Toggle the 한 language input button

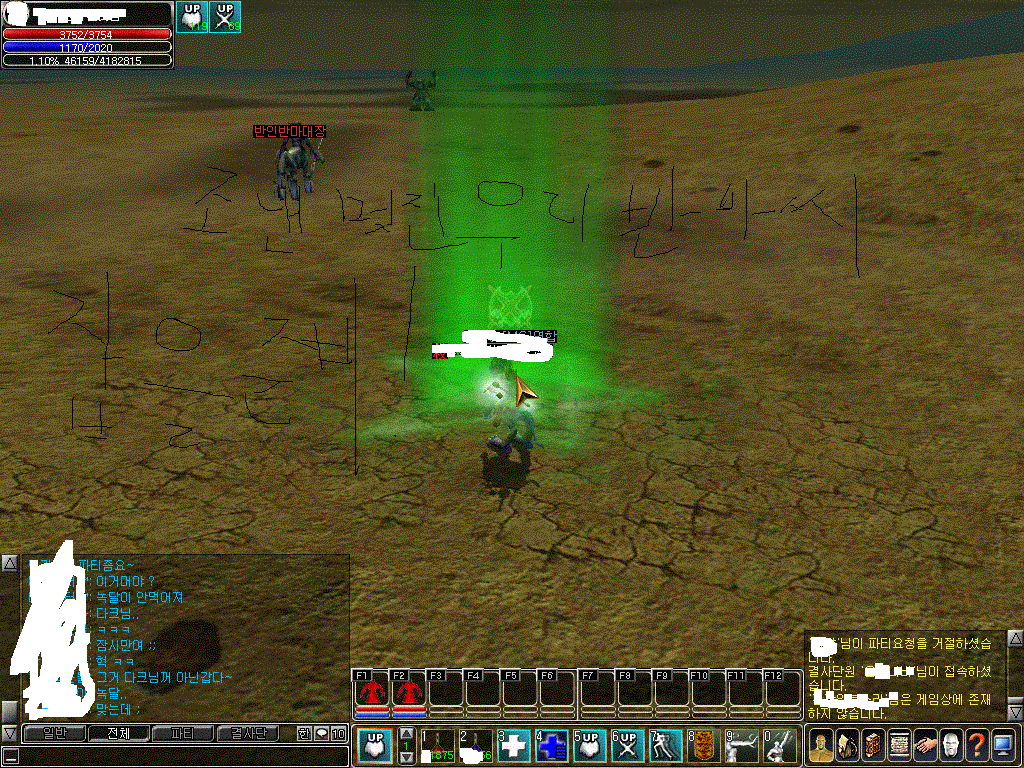tap(304, 733)
